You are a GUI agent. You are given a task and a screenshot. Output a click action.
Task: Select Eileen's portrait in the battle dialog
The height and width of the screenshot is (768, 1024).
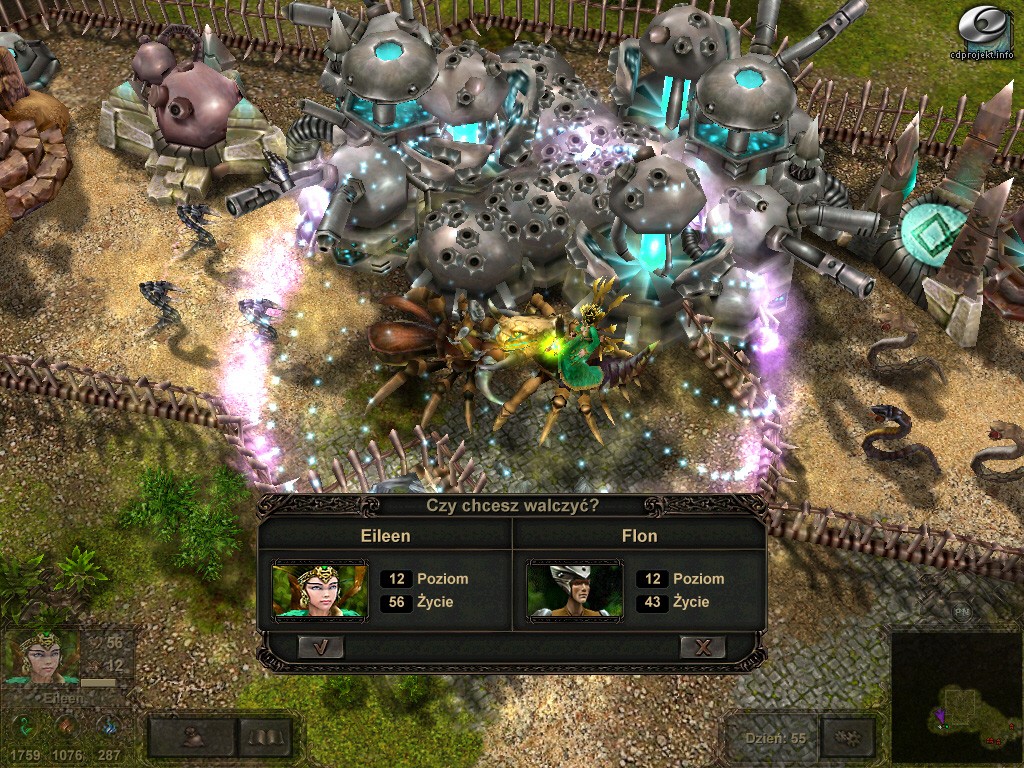(x=320, y=592)
